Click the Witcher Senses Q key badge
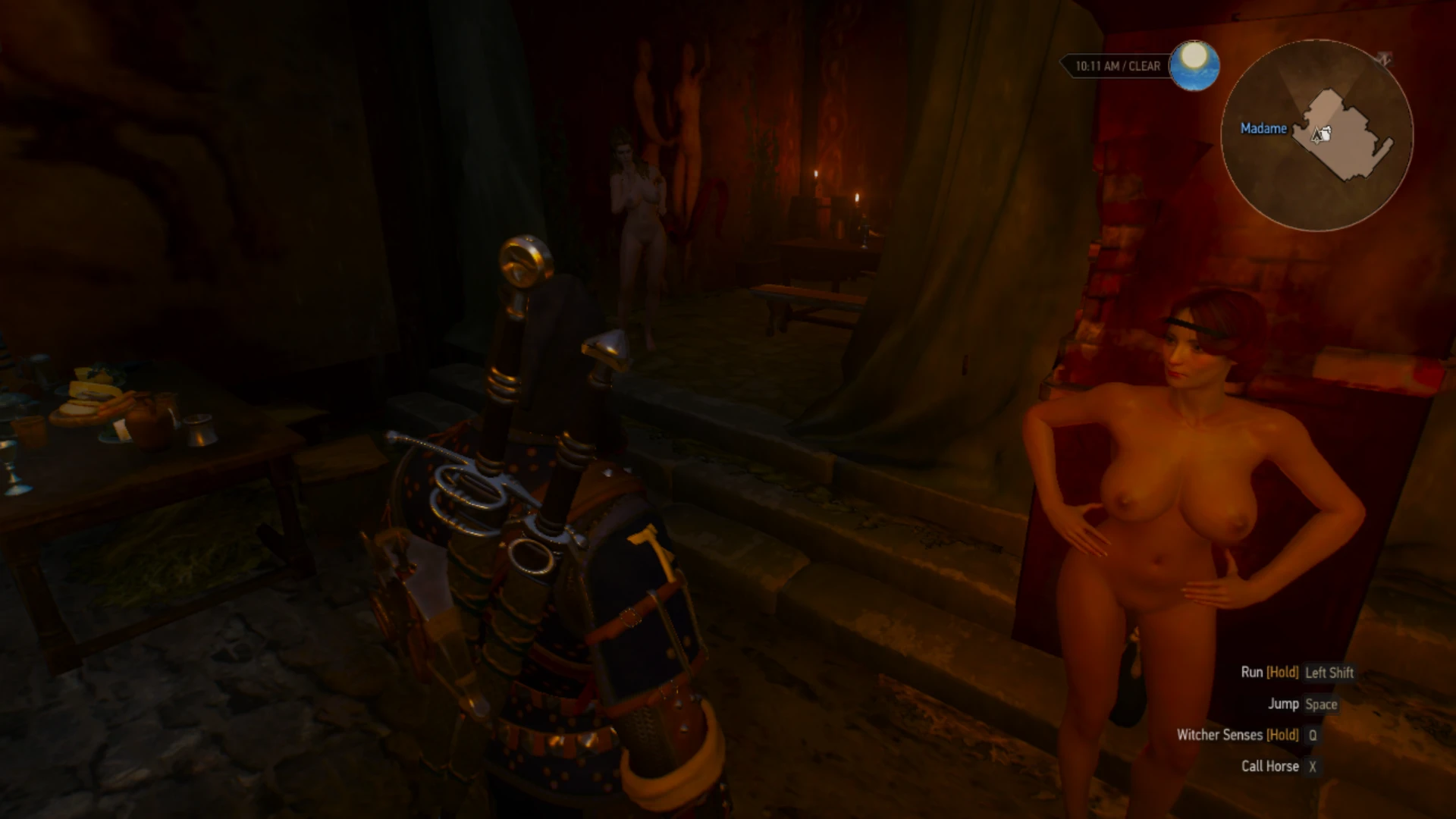This screenshot has height=819, width=1456. tap(1311, 735)
